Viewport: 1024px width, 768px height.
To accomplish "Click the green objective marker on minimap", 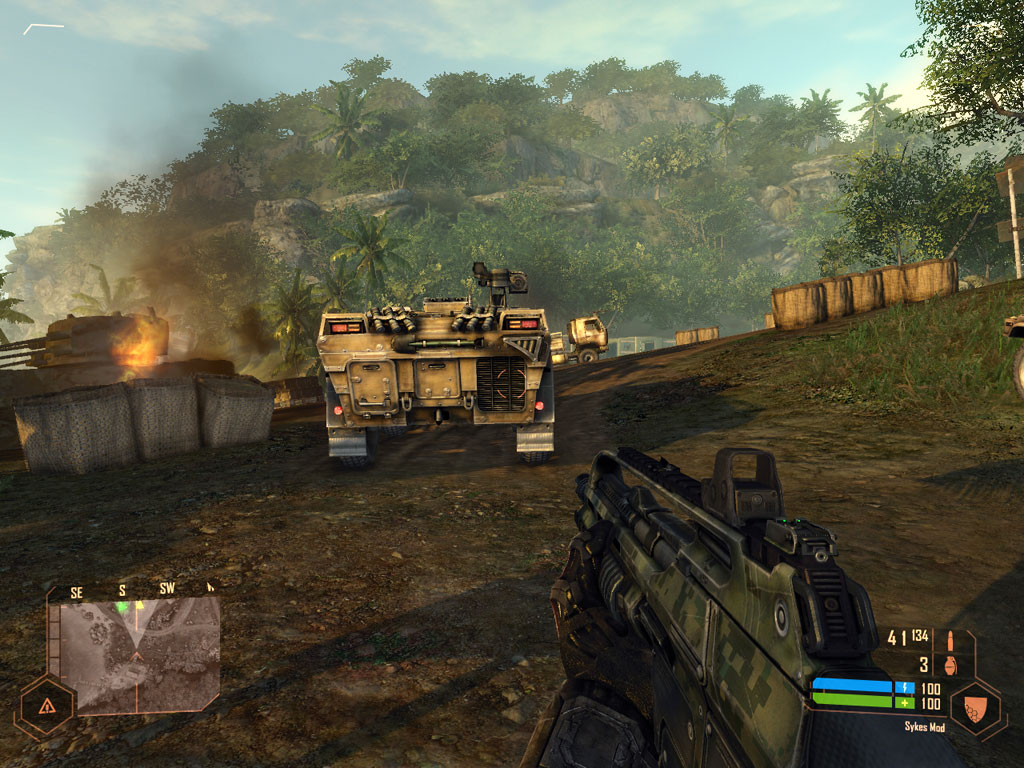I will pos(122,606).
